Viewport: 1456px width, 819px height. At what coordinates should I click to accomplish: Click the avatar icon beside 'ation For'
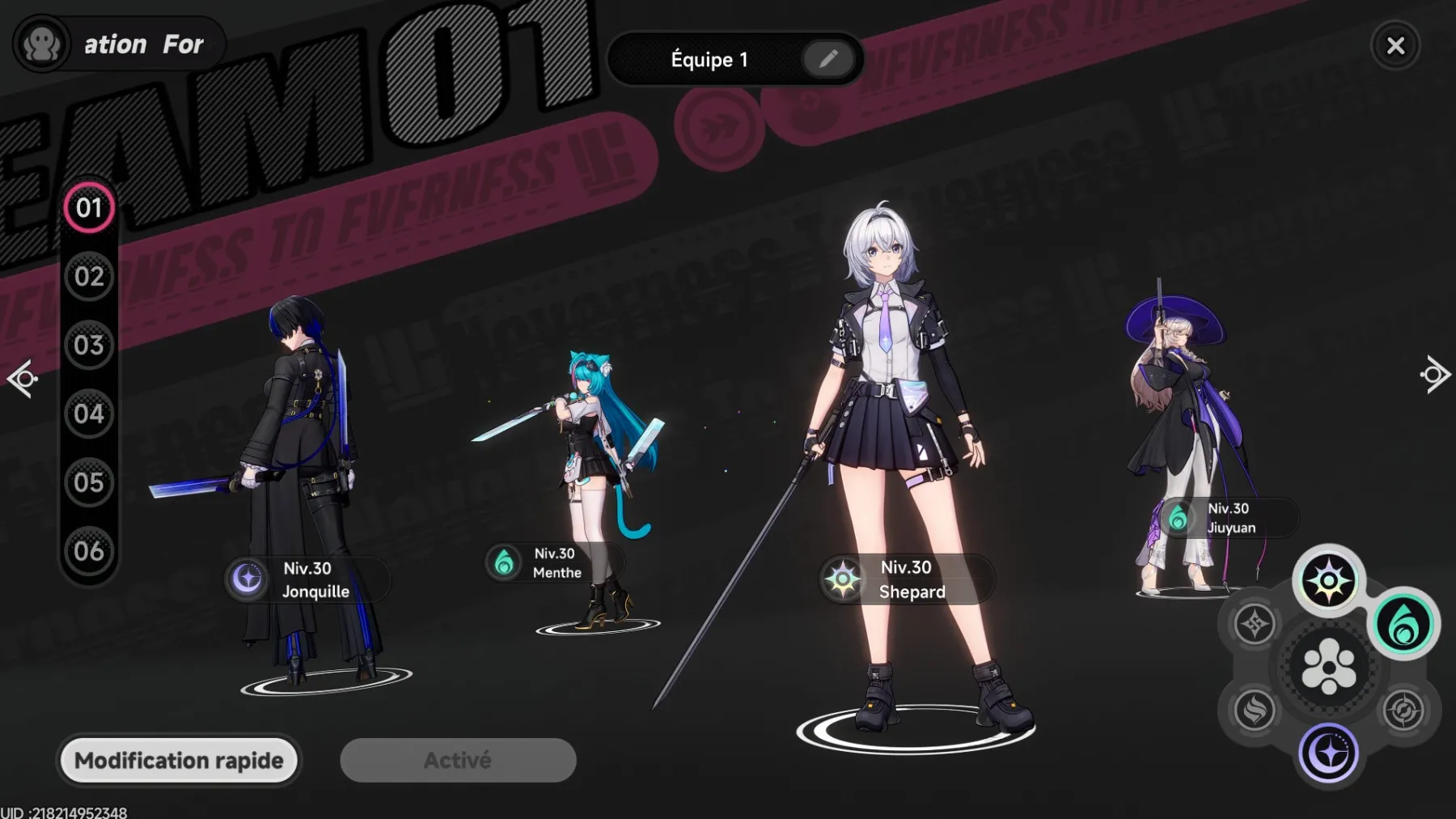pyautogui.click(x=41, y=45)
